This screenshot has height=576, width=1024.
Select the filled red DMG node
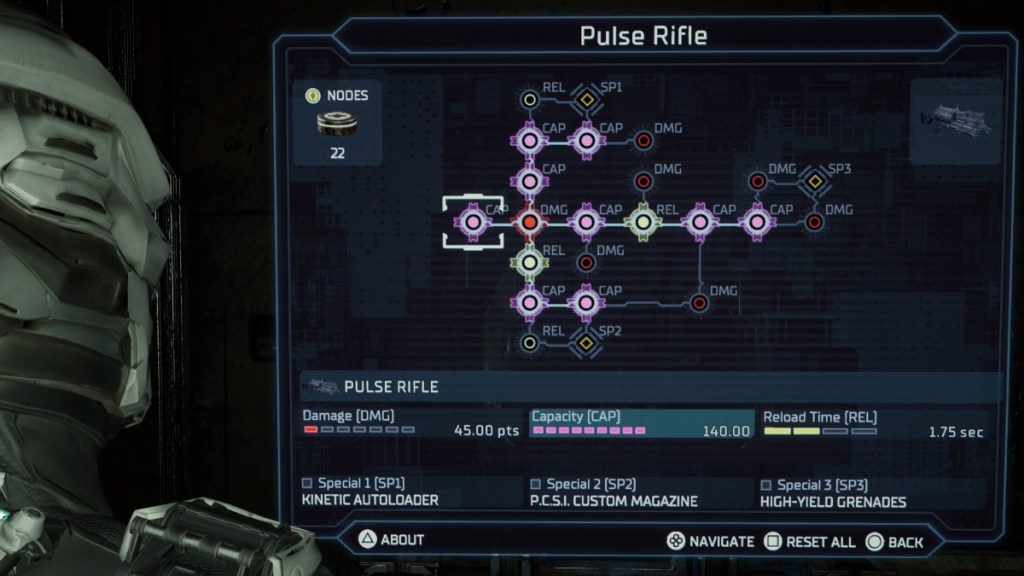coord(529,221)
